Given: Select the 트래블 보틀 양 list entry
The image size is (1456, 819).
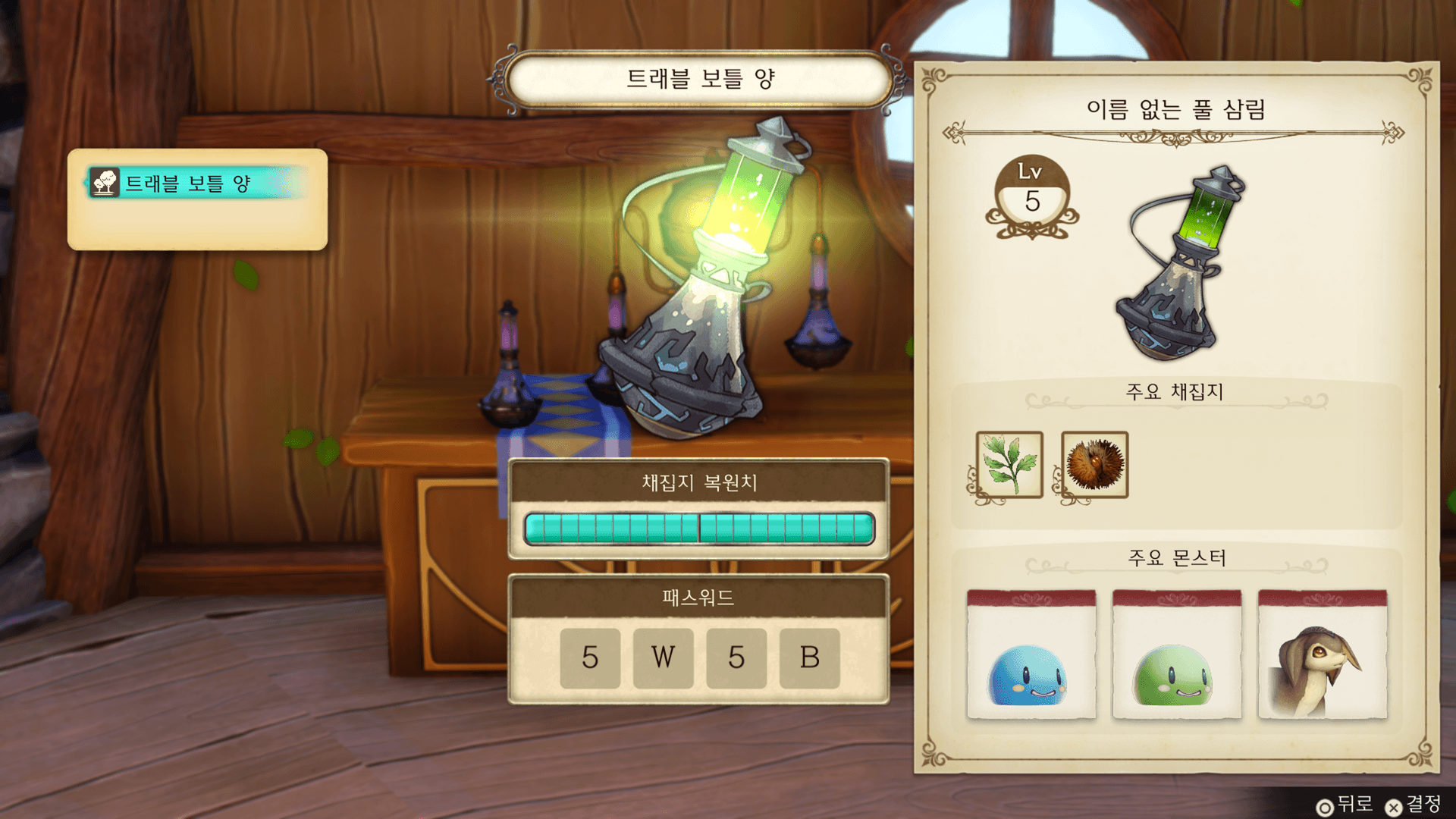Looking at the screenshot, I should click(197, 184).
